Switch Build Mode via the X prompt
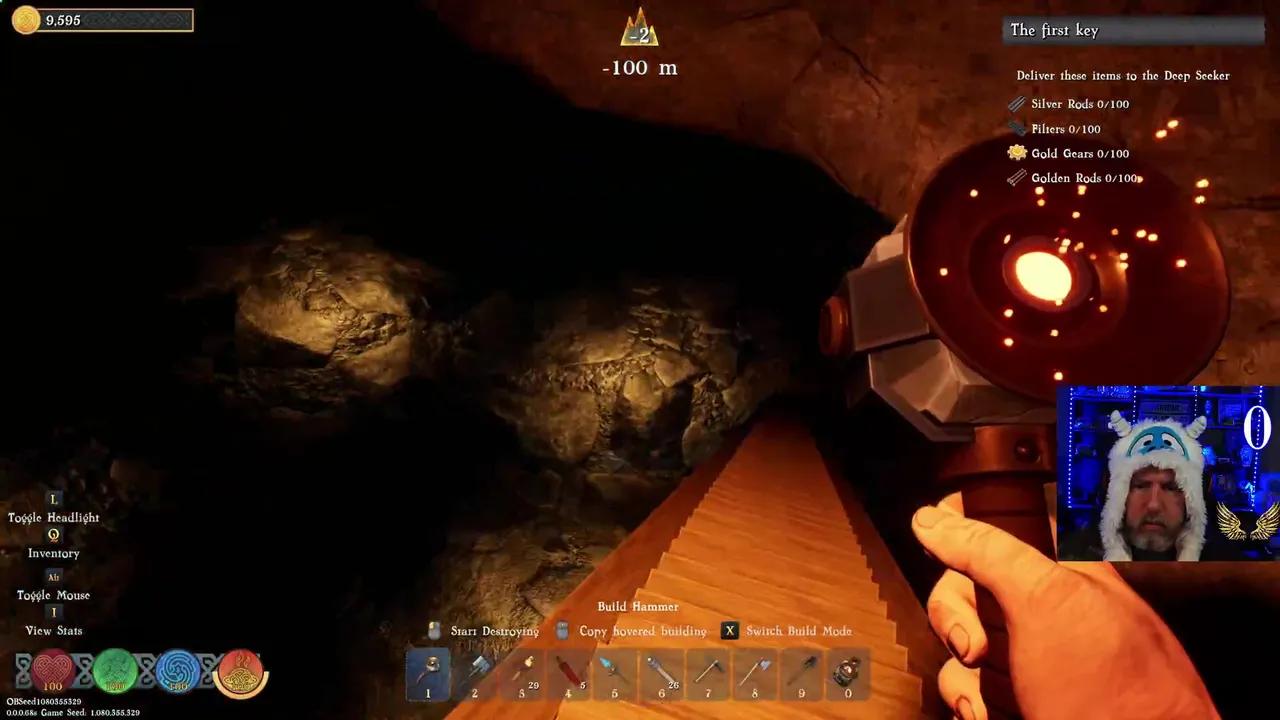The image size is (1280, 720). [x=729, y=630]
